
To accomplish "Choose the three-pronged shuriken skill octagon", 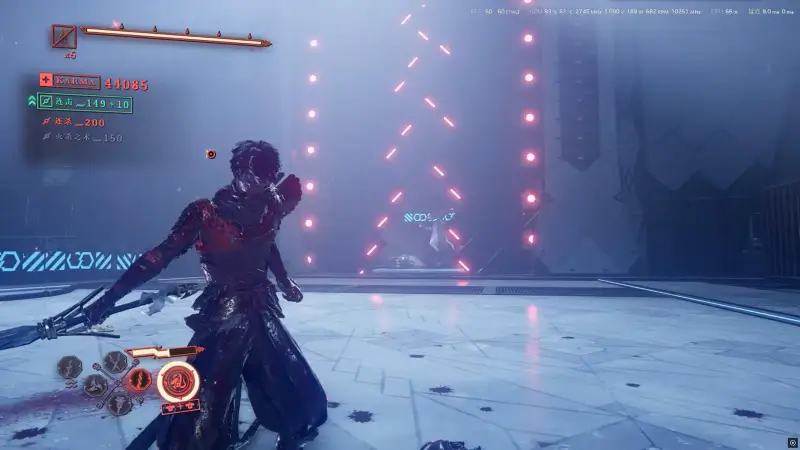I will [95, 385].
